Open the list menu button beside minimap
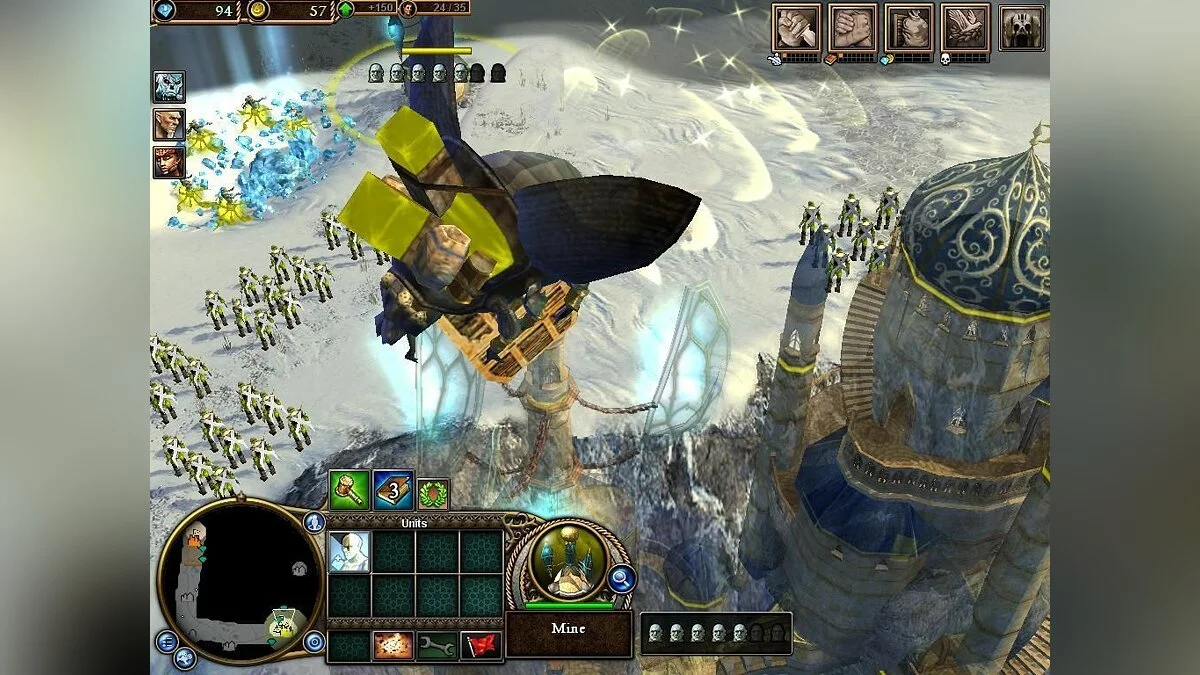This screenshot has height=675, width=1200. (x=166, y=641)
